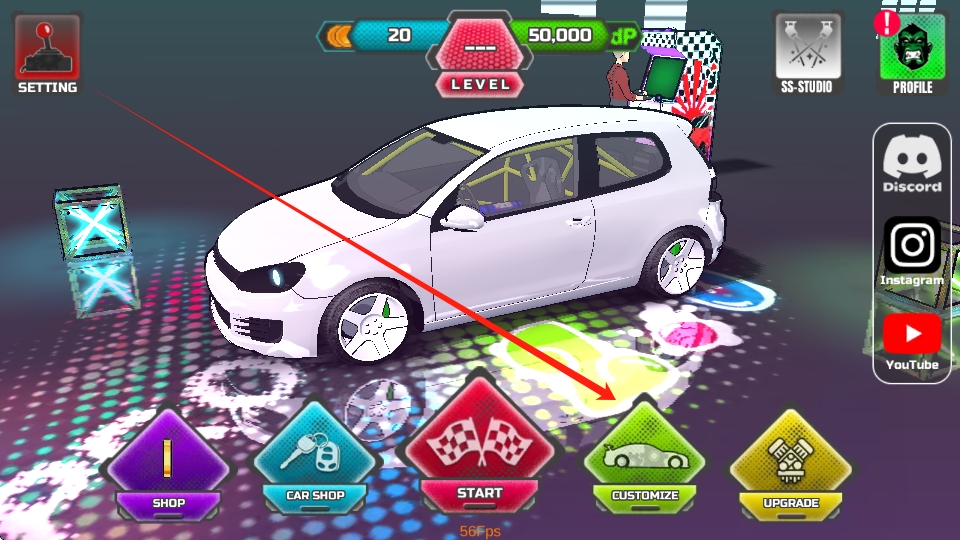Open the Customize menu

coord(645,458)
